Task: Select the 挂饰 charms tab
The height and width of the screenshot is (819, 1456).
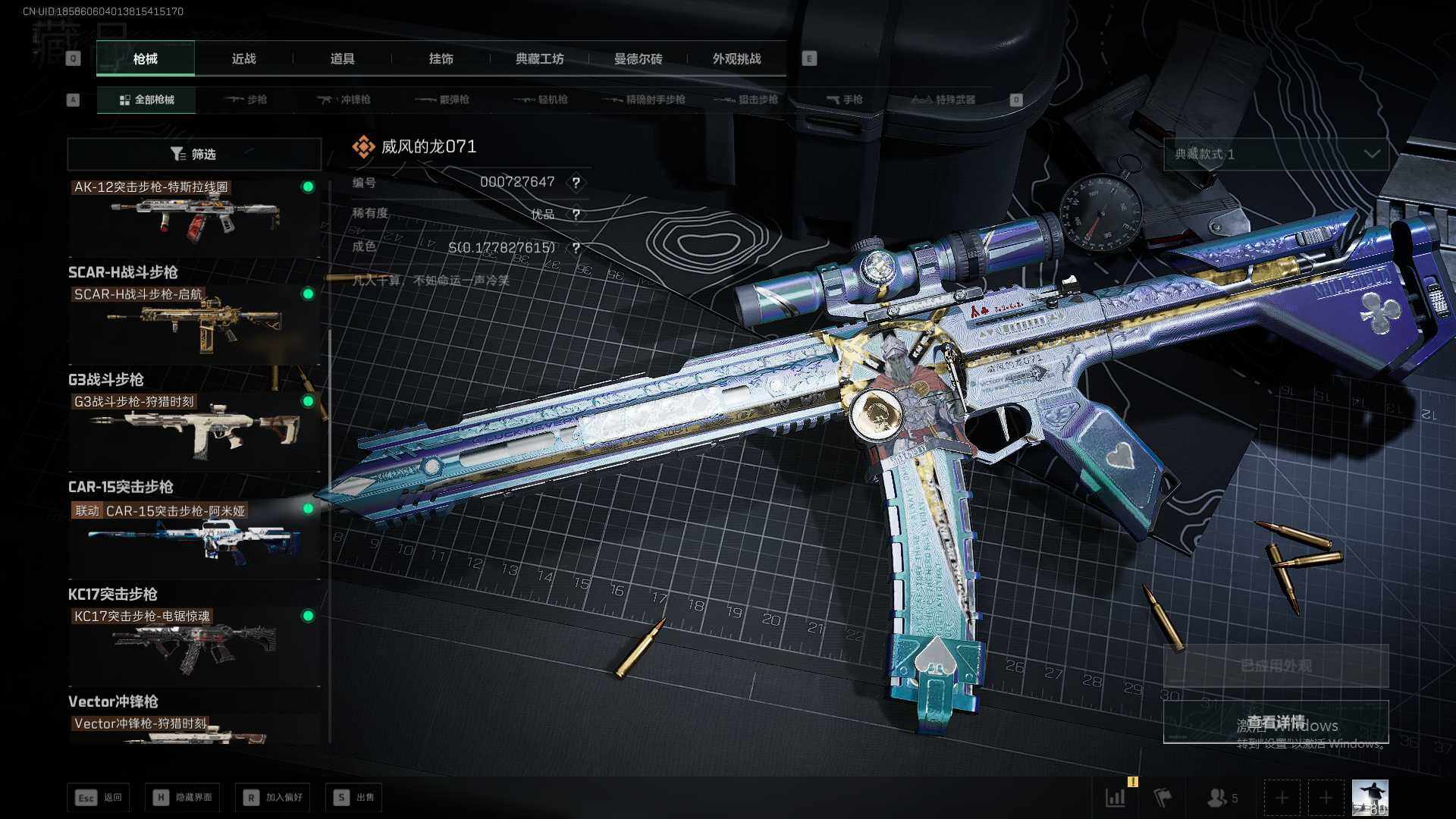Action: pyautogui.click(x=441, y=58)
